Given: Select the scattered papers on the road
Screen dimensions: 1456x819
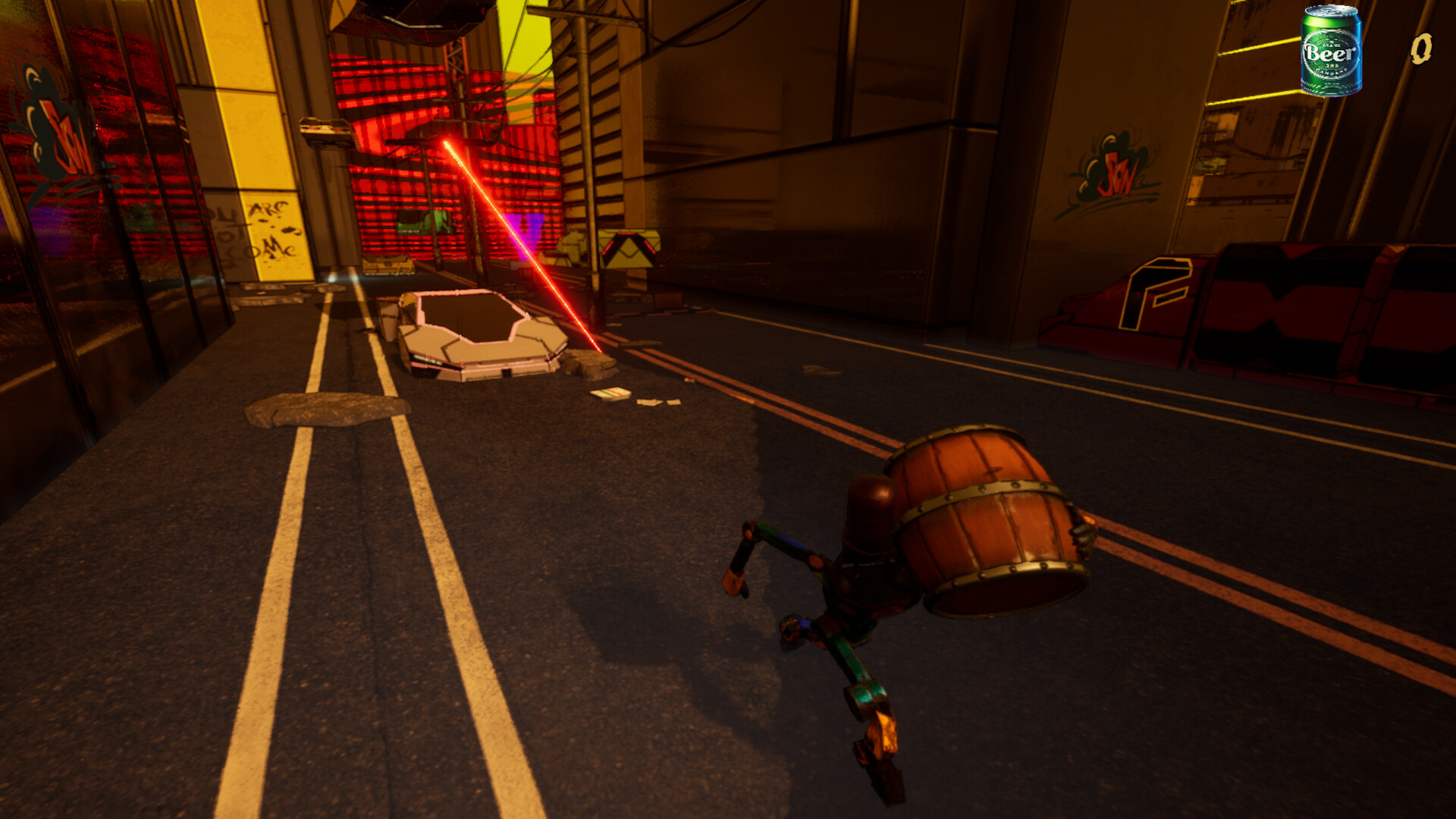Looking at the screenshot, I should 614,394.
